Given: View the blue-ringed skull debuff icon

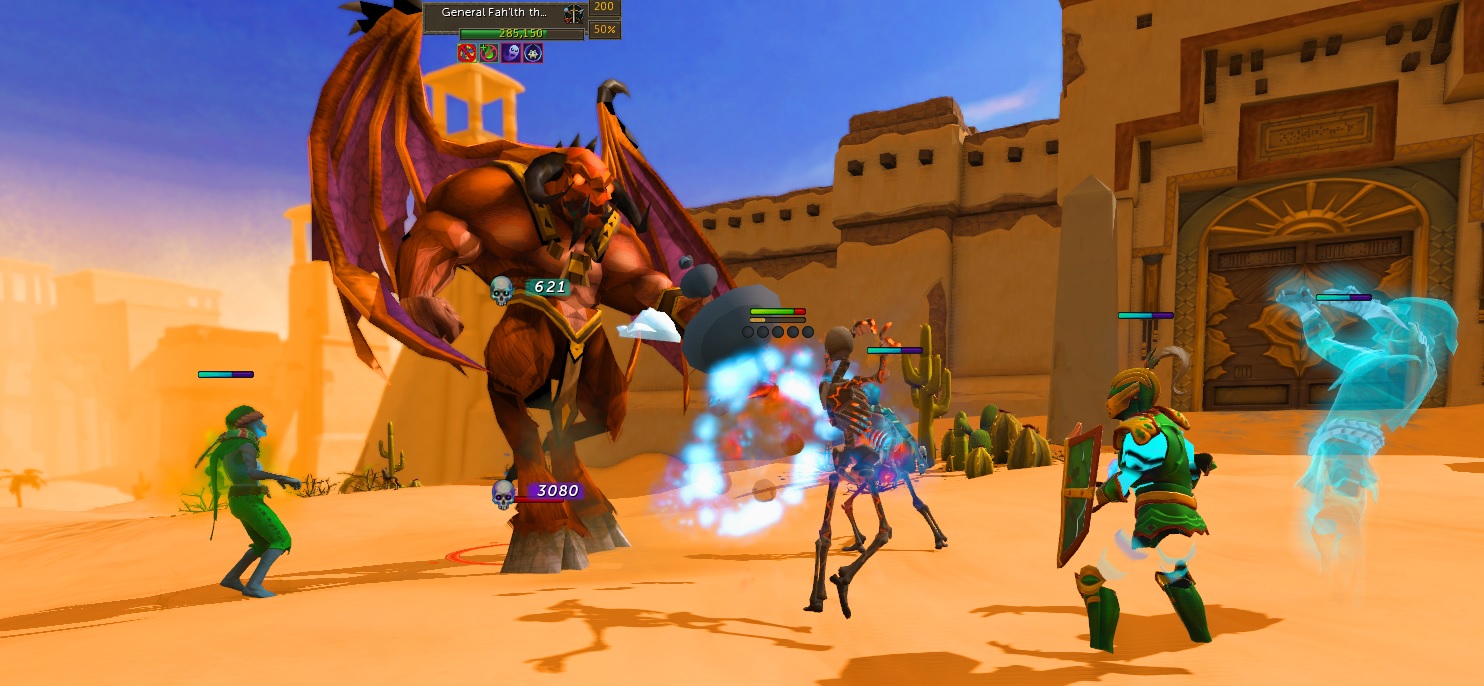Looking at the screenshot, I should click(533, 53).
